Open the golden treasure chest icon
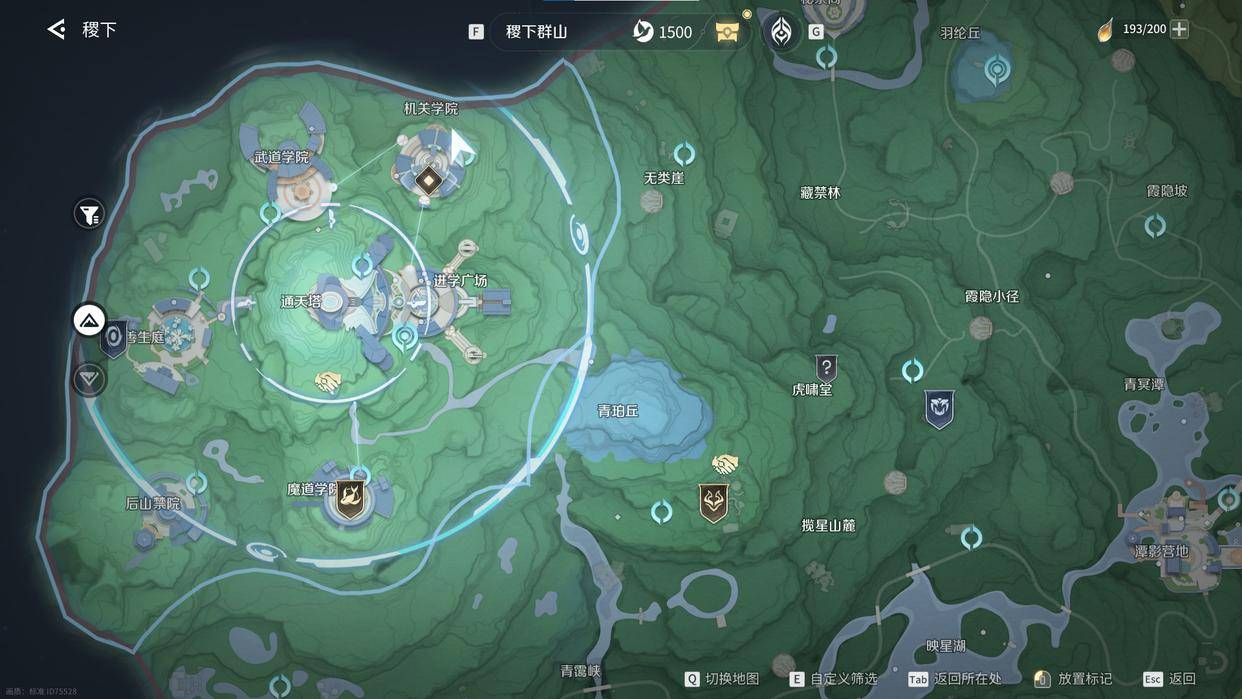1242x699 pixels. pos(728,32)
